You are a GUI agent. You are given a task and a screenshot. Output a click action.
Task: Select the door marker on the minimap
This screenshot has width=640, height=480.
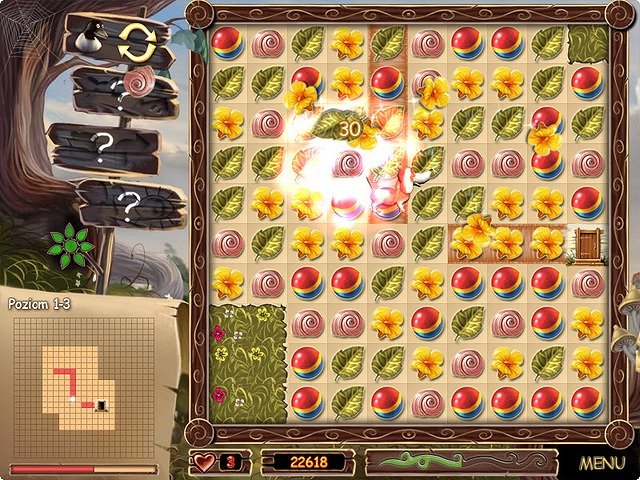tap(100, 404)
